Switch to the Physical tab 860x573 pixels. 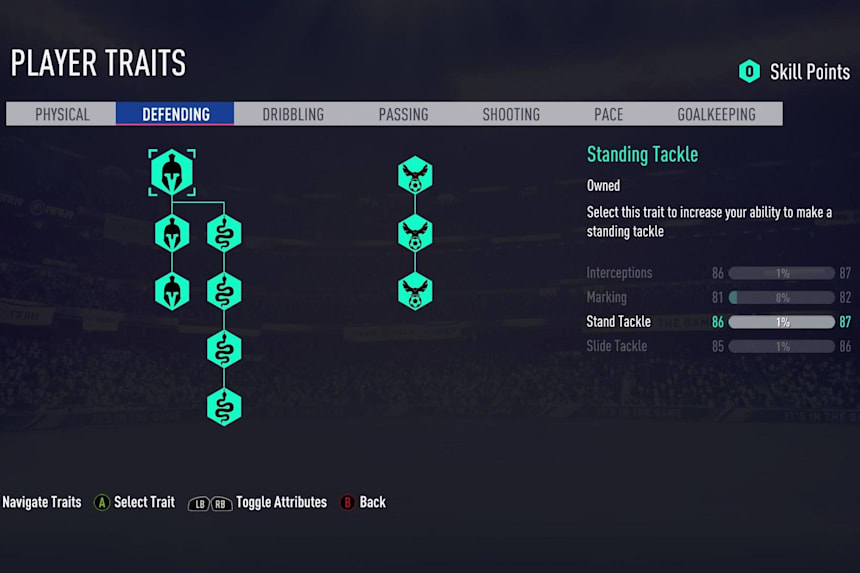pyautogui.click(x=62, y=114)
